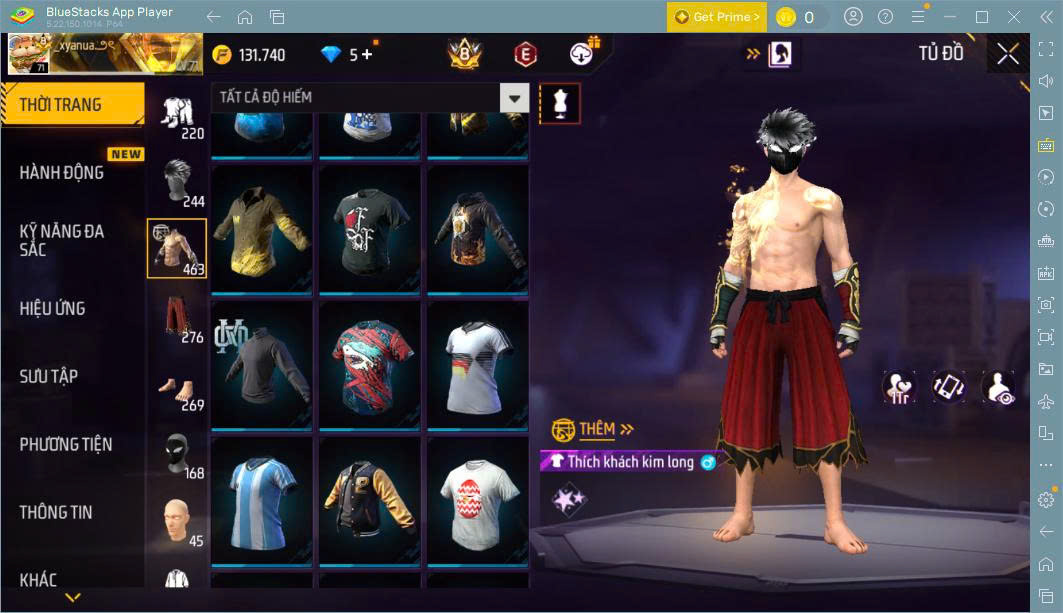Pick the blue and white striped jersey

[x=262, y=501]
